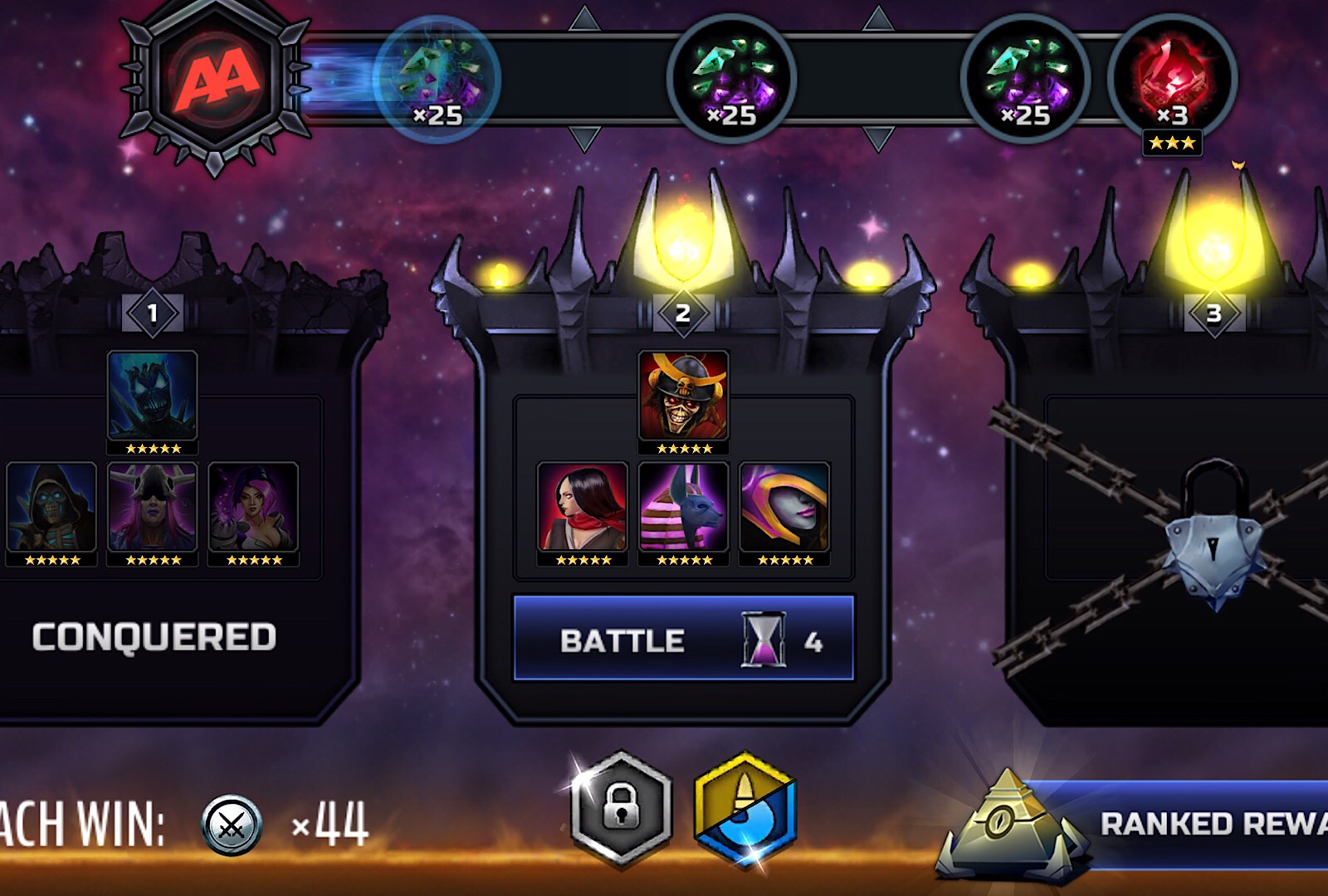1328x896 pixels.
Task: View the blue skull leader portrait
Action: (x=153, y=396)
